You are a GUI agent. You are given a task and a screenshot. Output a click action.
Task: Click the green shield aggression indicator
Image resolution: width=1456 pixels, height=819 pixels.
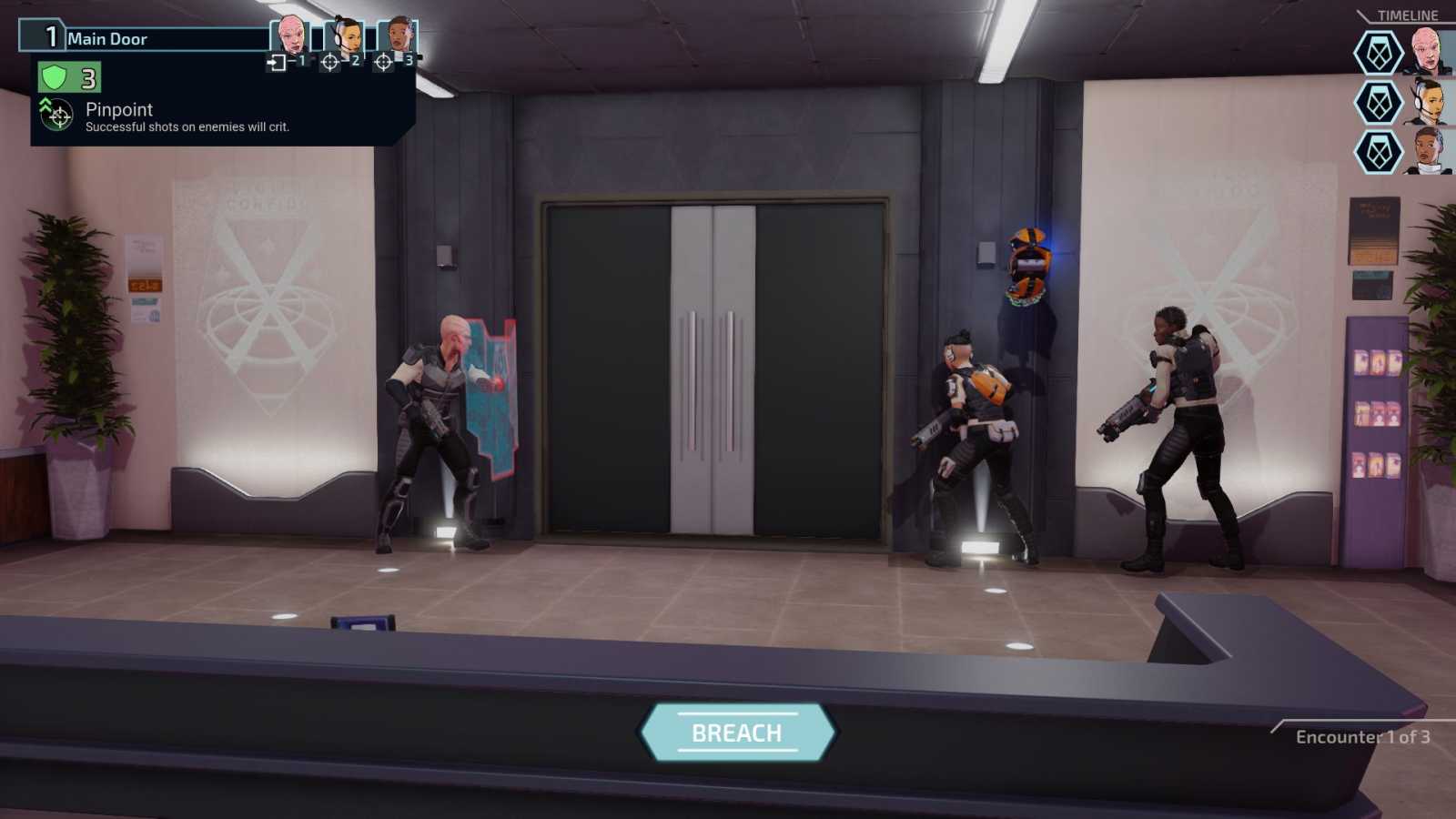pyautogui.click(x=55, y=76)
